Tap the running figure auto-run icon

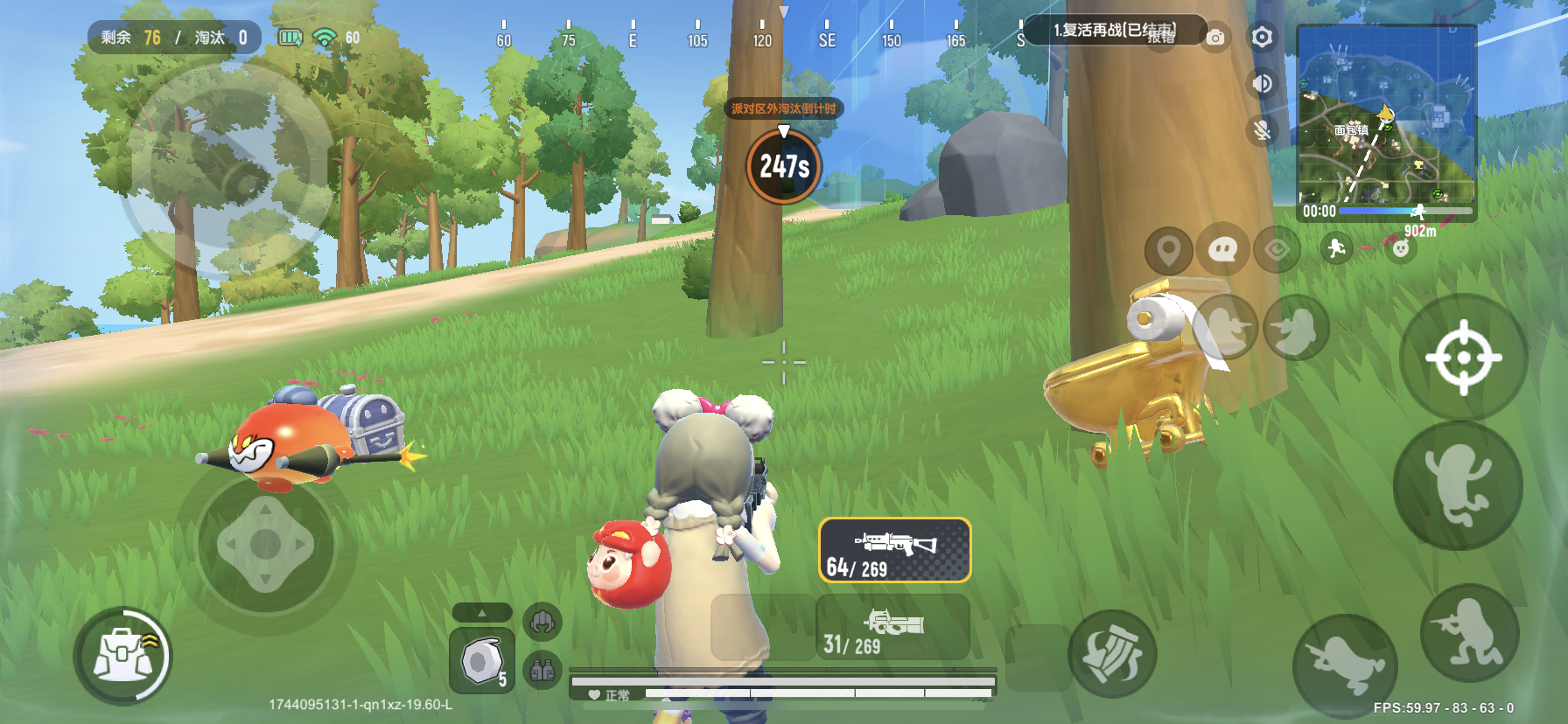coord(1336,249)
